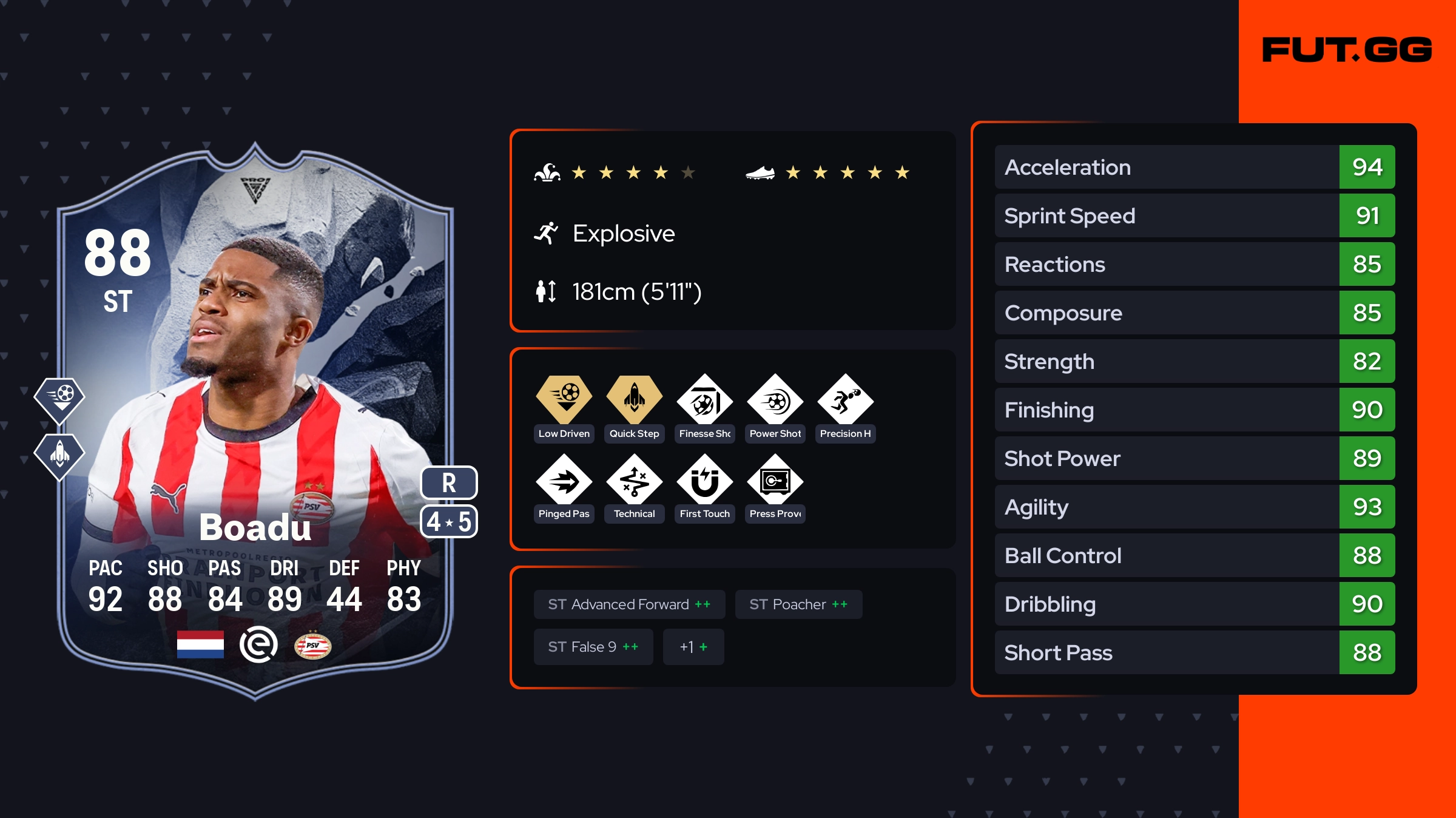This screenshot has width=1456, height=818.
Task: Select the Short Pass stat row
Action: point(1195,652)
